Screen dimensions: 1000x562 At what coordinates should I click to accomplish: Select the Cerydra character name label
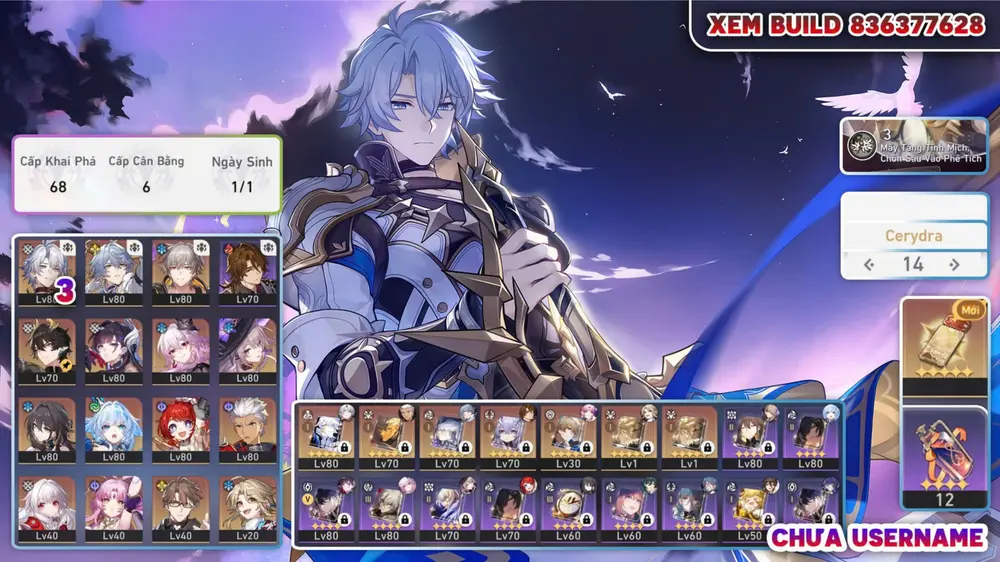pyautogui.click(x=913, y=237)
